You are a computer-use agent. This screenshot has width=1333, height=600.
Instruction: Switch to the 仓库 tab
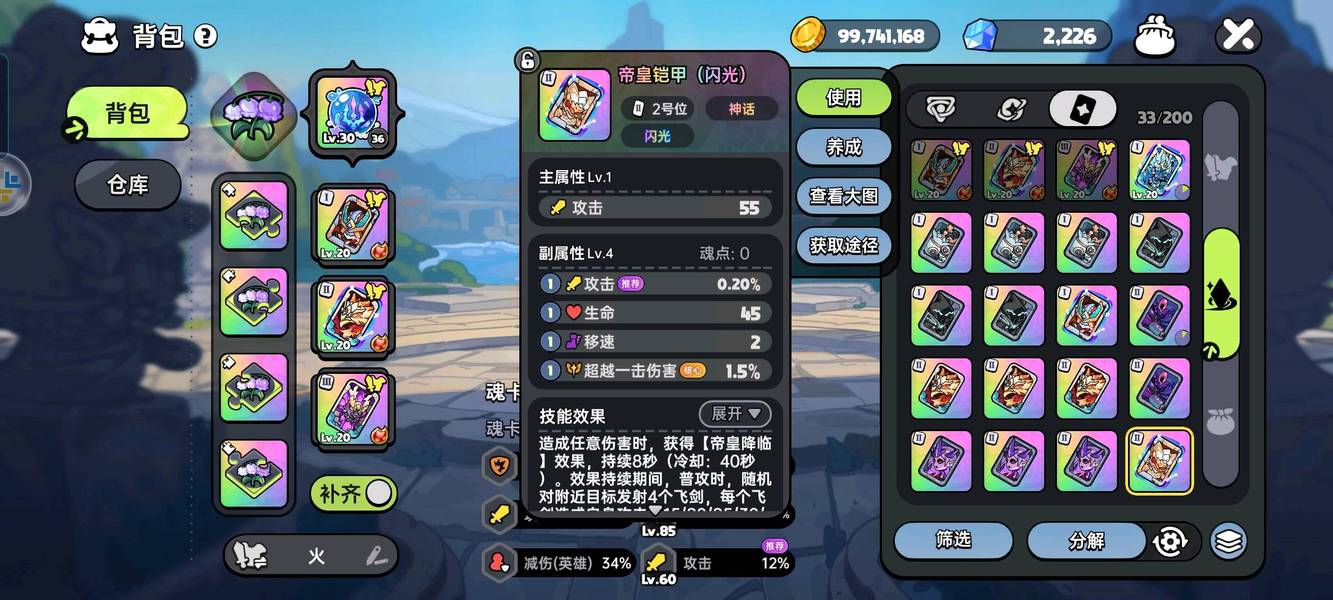point(128,185)
